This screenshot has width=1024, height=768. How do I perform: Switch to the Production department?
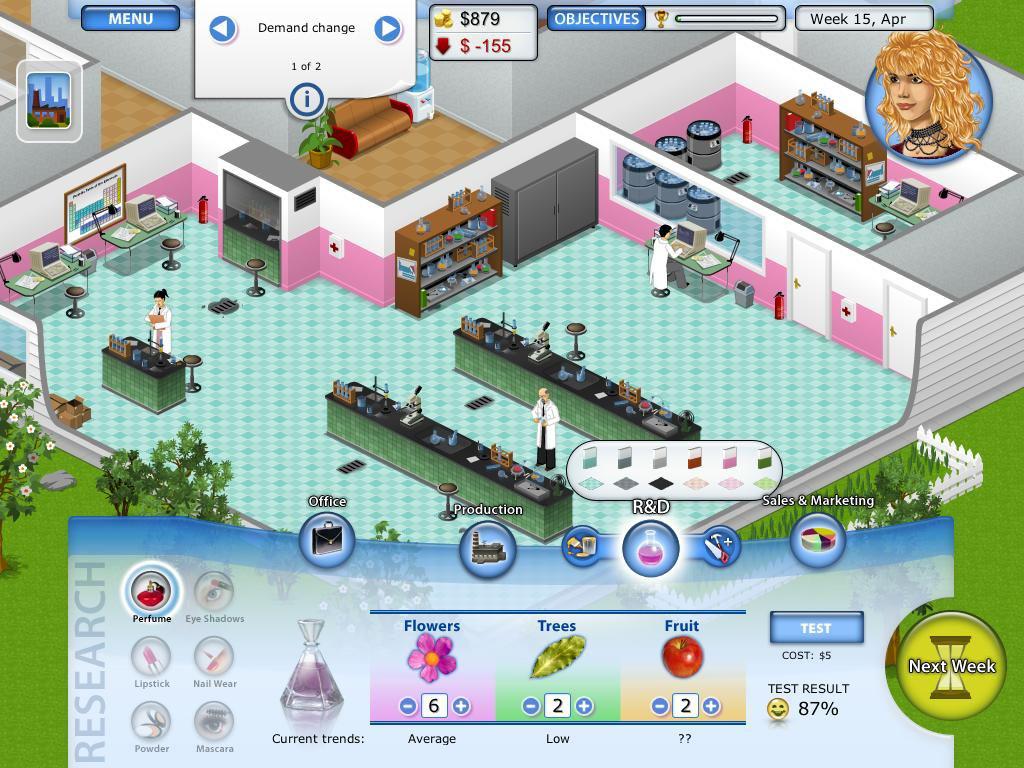click(488, 548)
